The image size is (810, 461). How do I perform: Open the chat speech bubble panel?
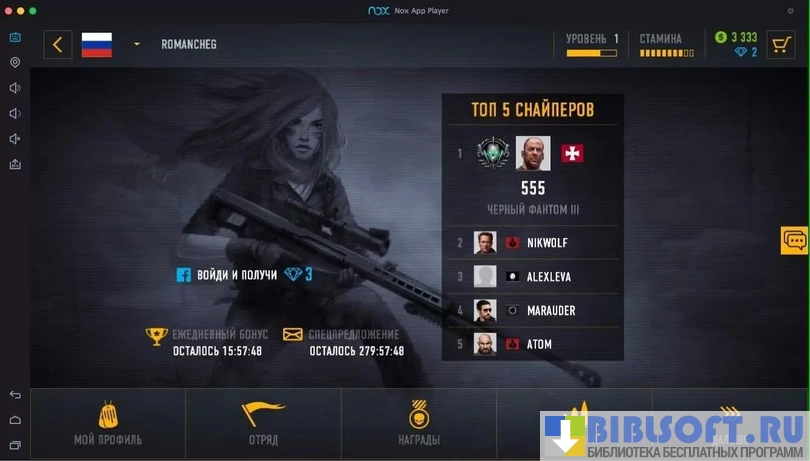point(795,240)
